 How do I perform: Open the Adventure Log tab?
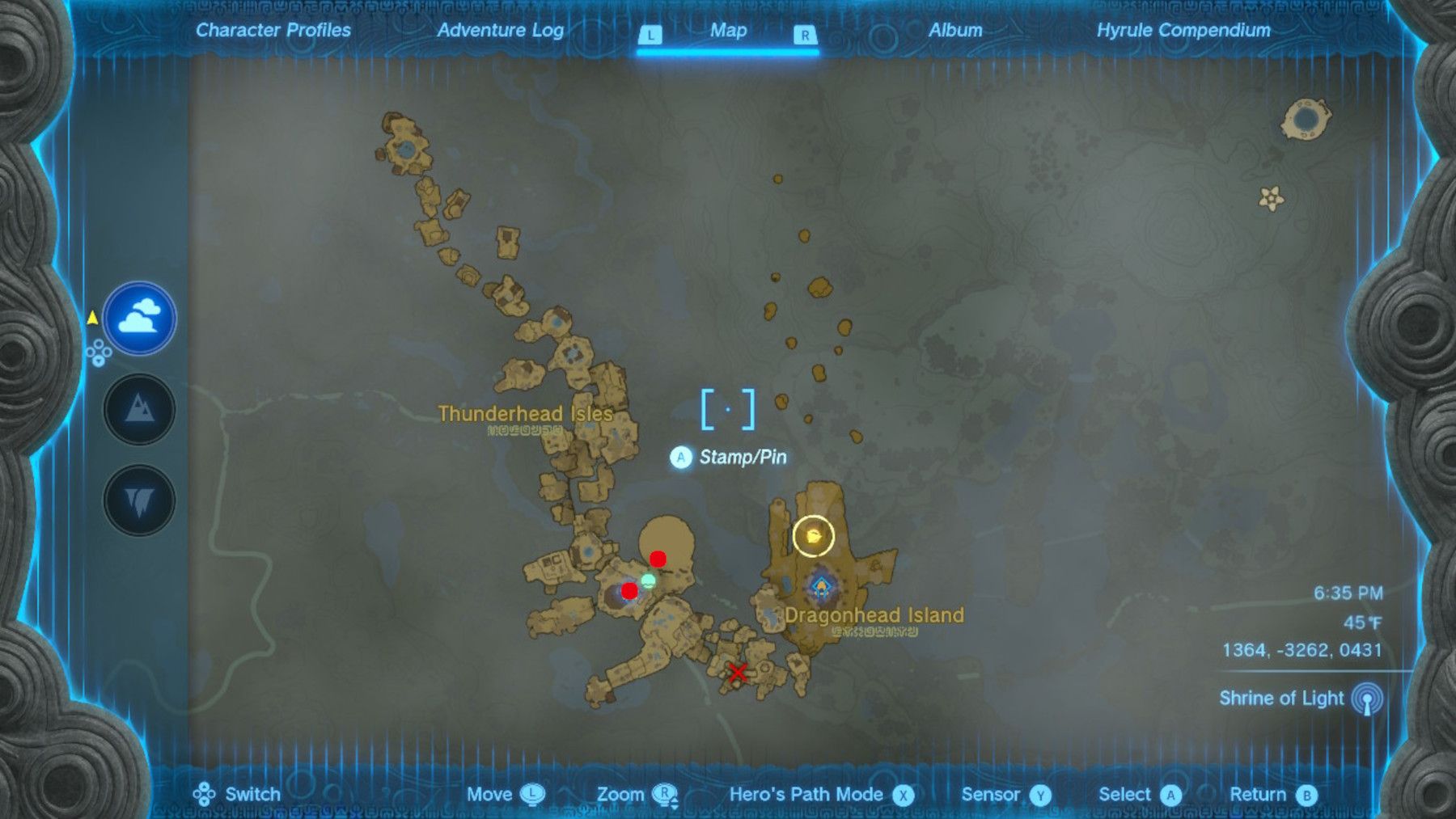[x=500, y=32]
